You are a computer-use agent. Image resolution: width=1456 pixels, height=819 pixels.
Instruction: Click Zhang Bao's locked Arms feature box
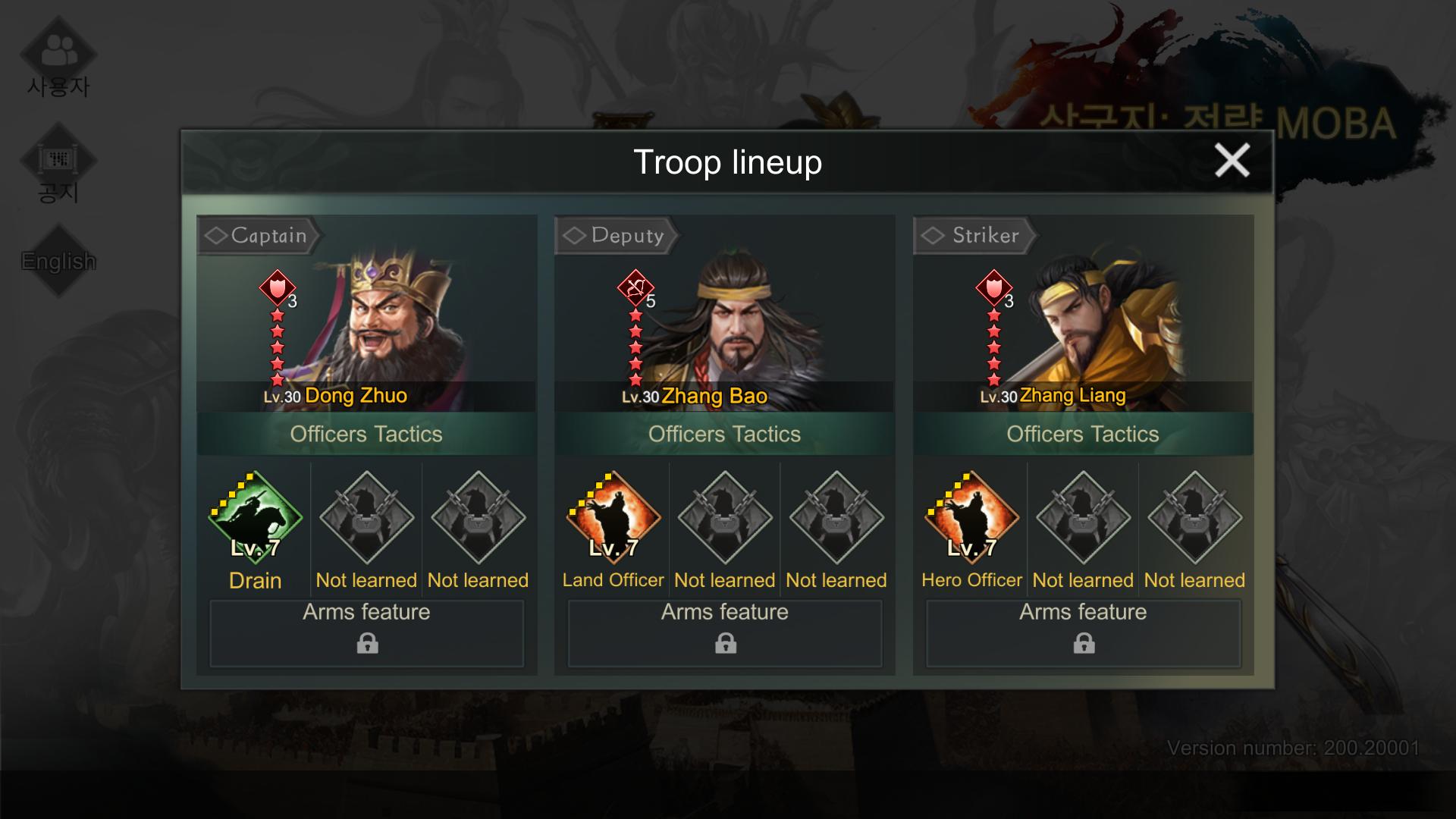tap(725, 633)
